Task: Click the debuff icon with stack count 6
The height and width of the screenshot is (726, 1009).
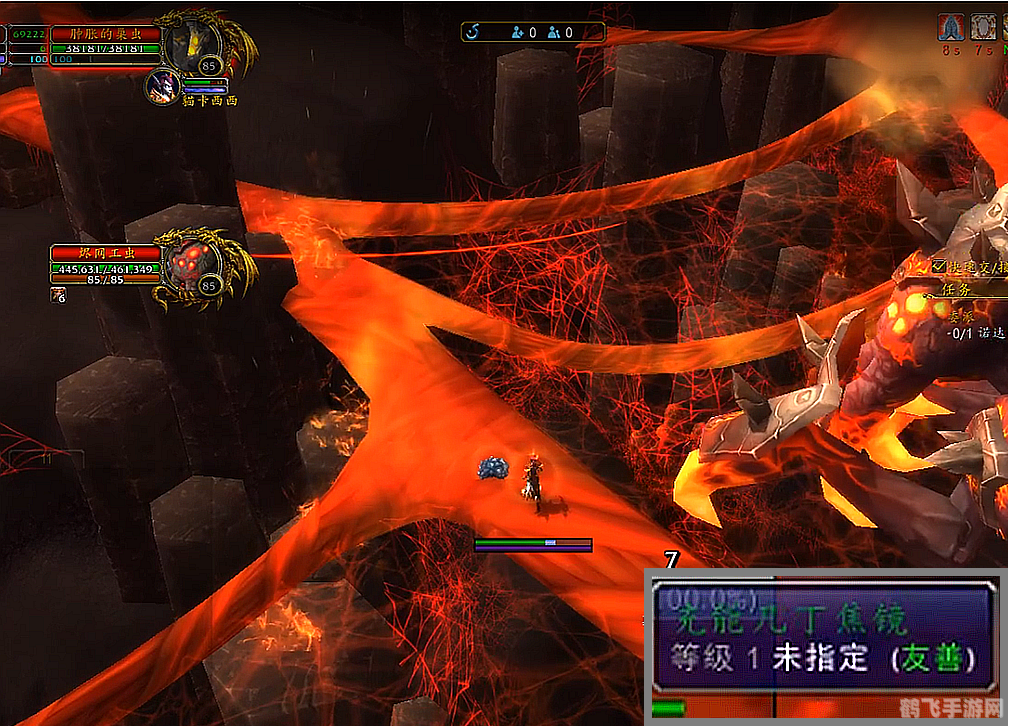Action: [x=58, y=294]
